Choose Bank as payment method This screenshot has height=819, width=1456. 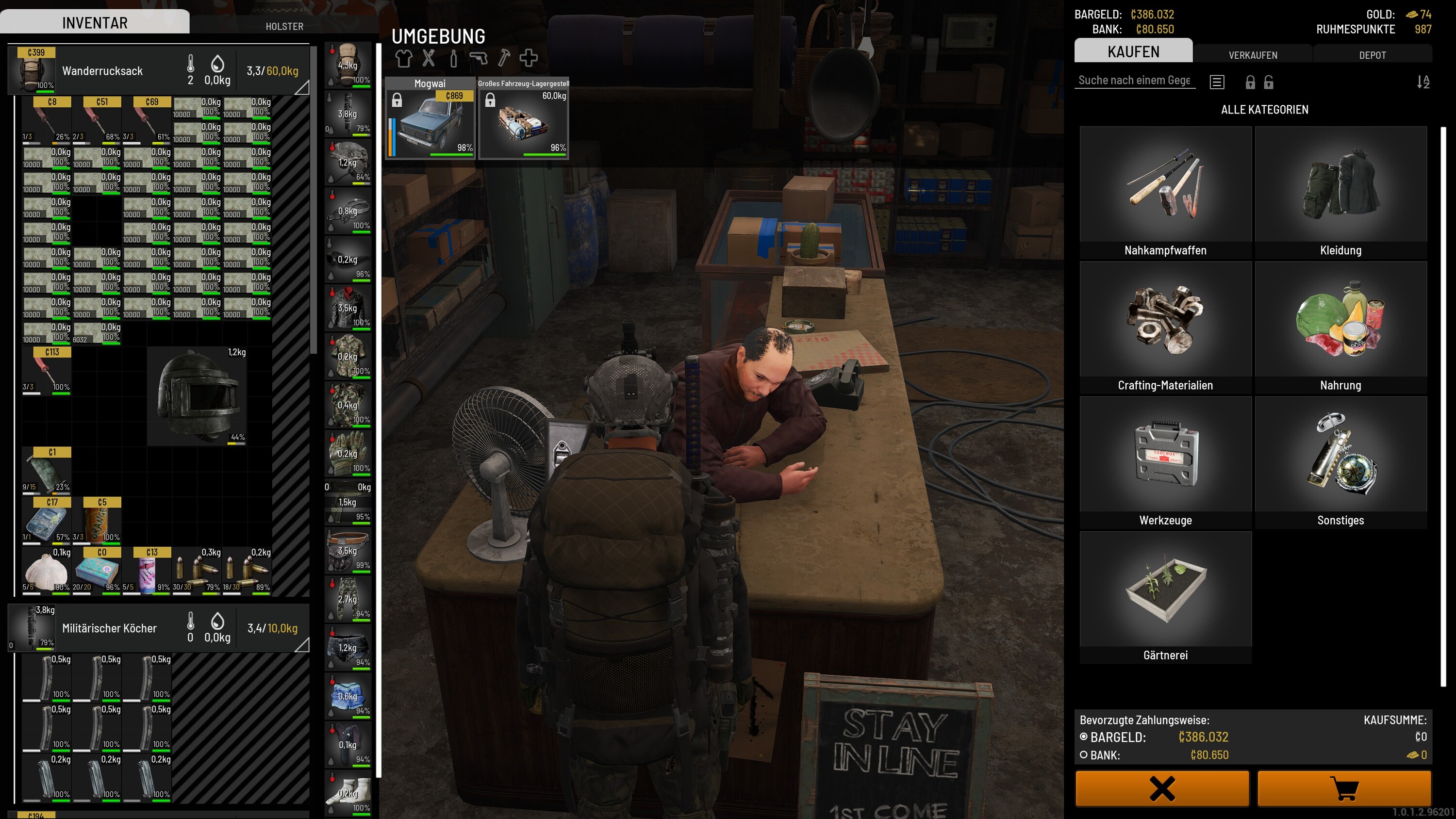click(1084, 754)
